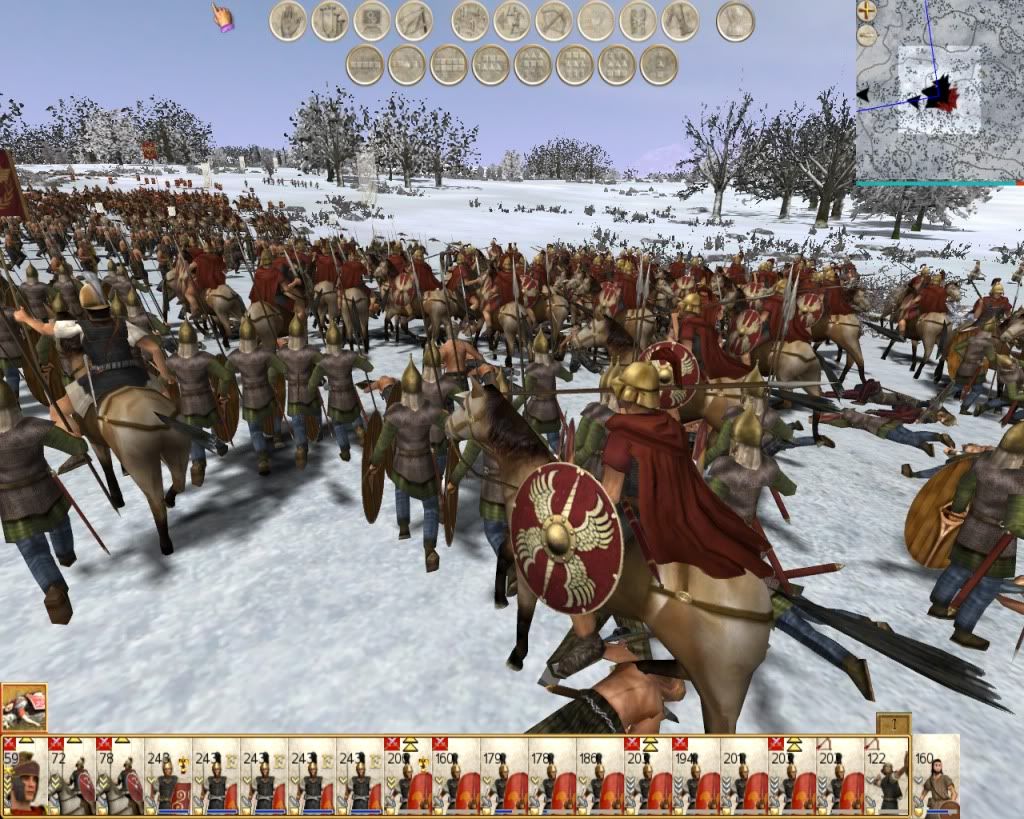Select the cavalry unit card numbered 72
Image resolution: width=1024 pixels, height=819 pixels.
(x=72, y=776)
